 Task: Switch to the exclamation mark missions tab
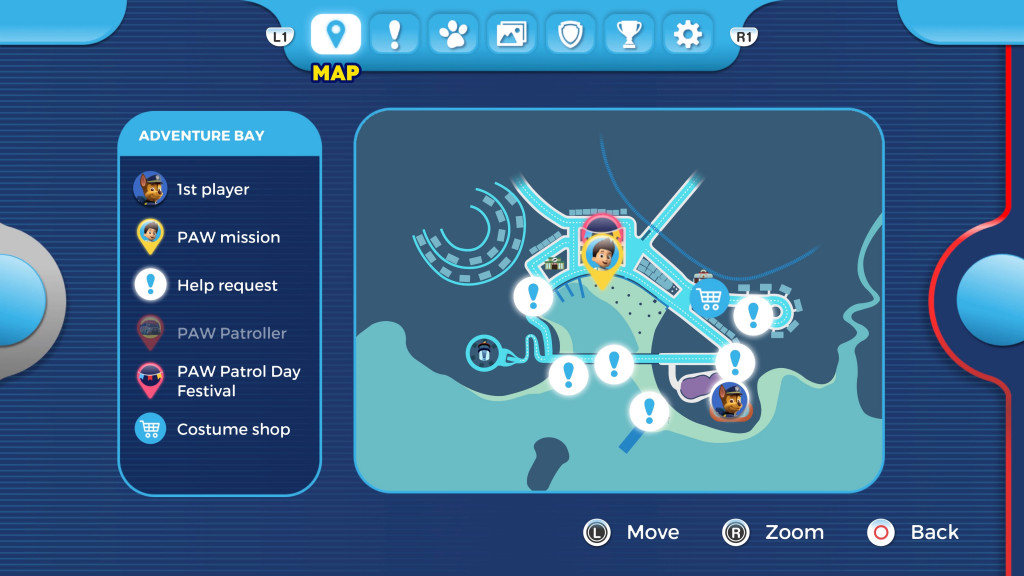394,35
